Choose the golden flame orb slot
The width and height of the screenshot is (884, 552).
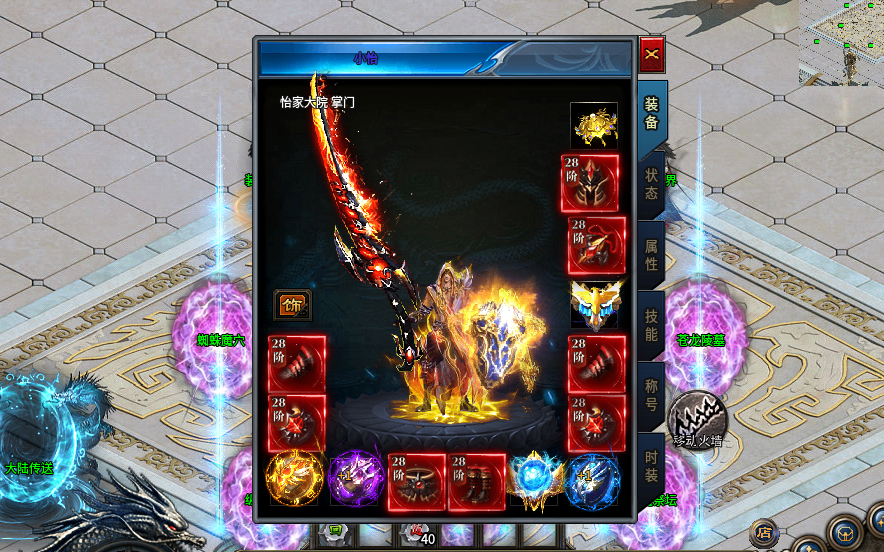coord(296,481)
